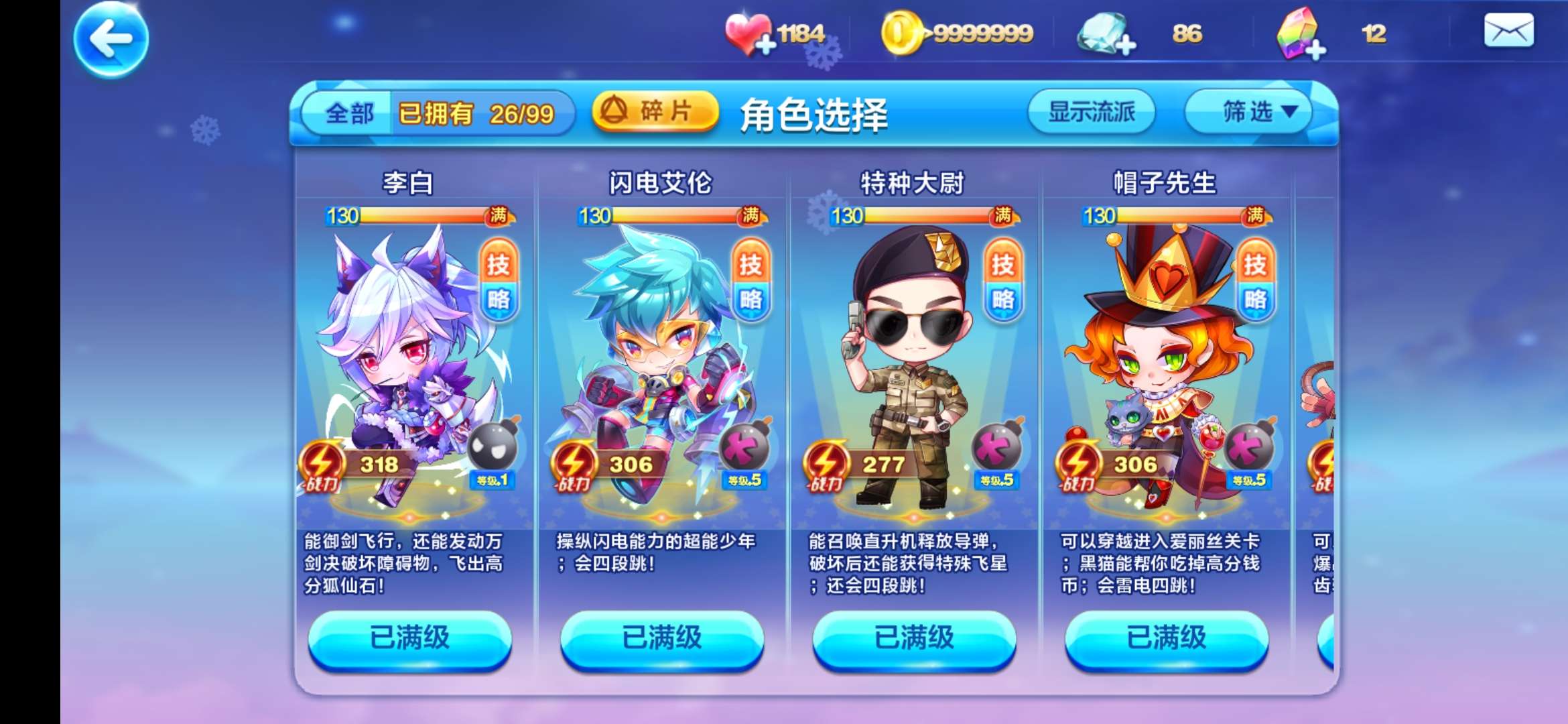Add diamonds using the diamond plus icon
This screenshot has height=724, width=1568.
tap(1125, 46)
